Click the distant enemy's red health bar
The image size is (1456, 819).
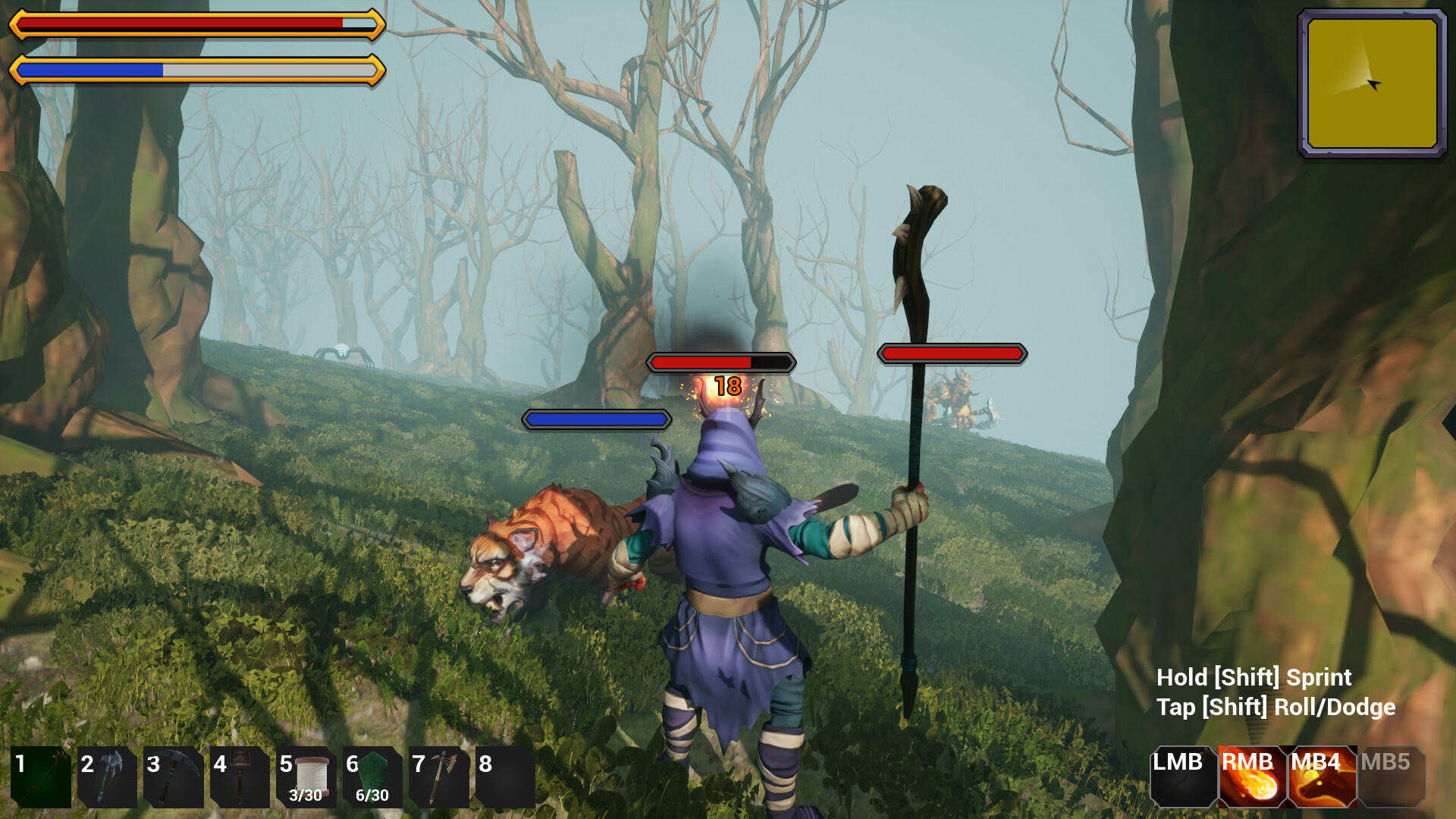pyautogui.click(x=952, y=353)
